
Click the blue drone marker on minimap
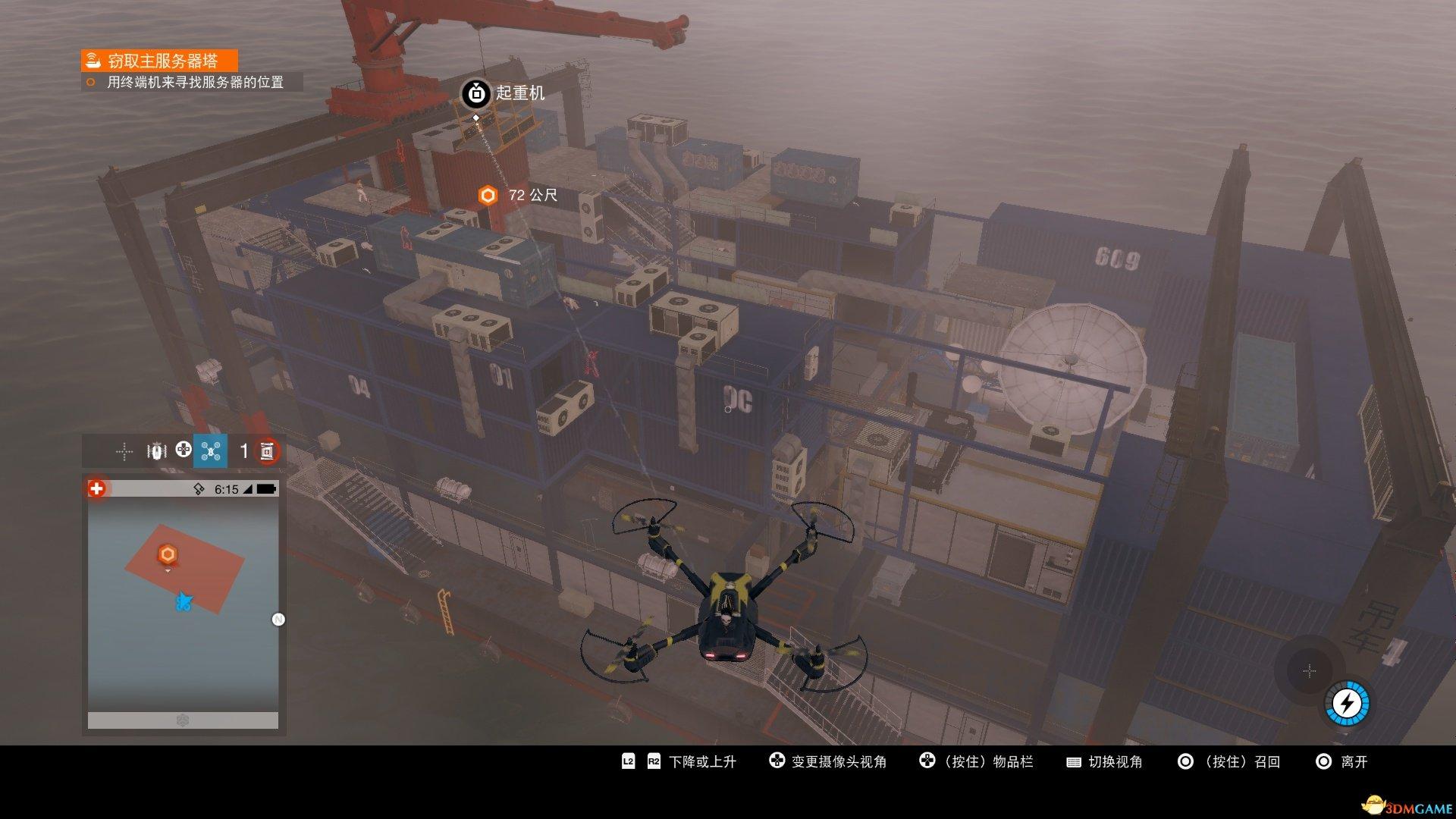[x=183, y=602]
